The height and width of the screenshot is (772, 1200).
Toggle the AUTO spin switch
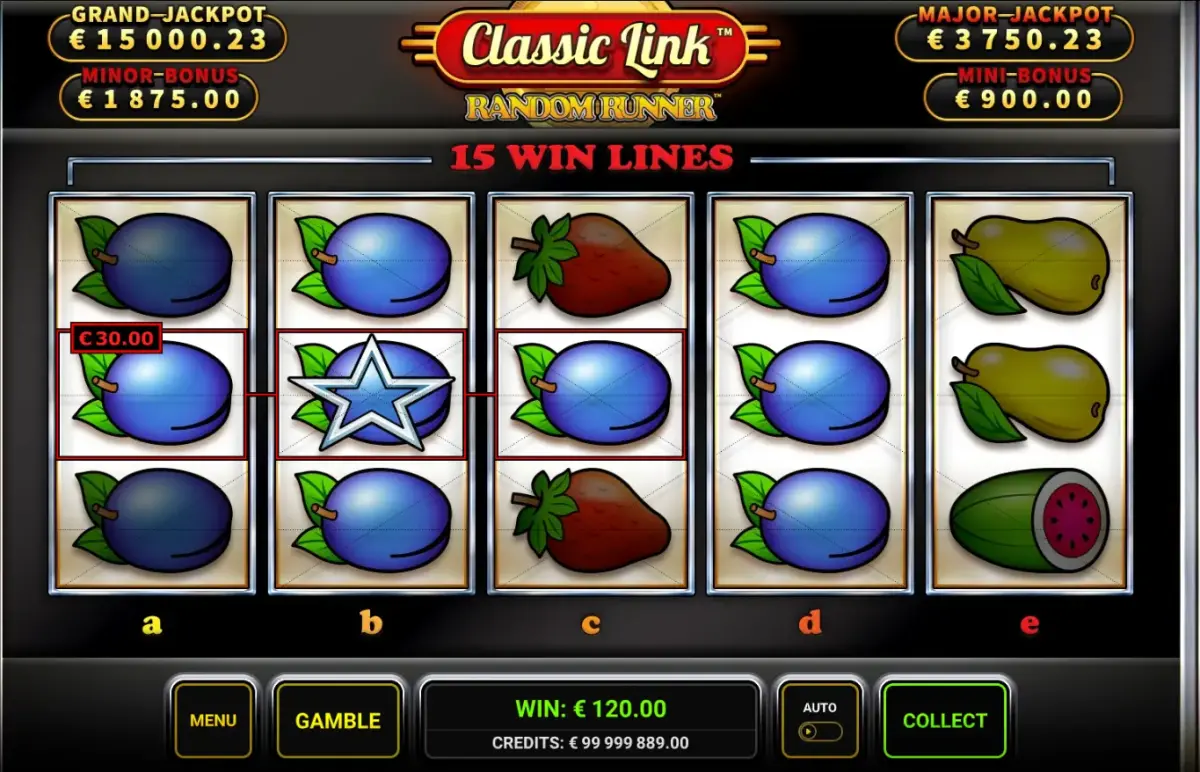coord(820,731)
